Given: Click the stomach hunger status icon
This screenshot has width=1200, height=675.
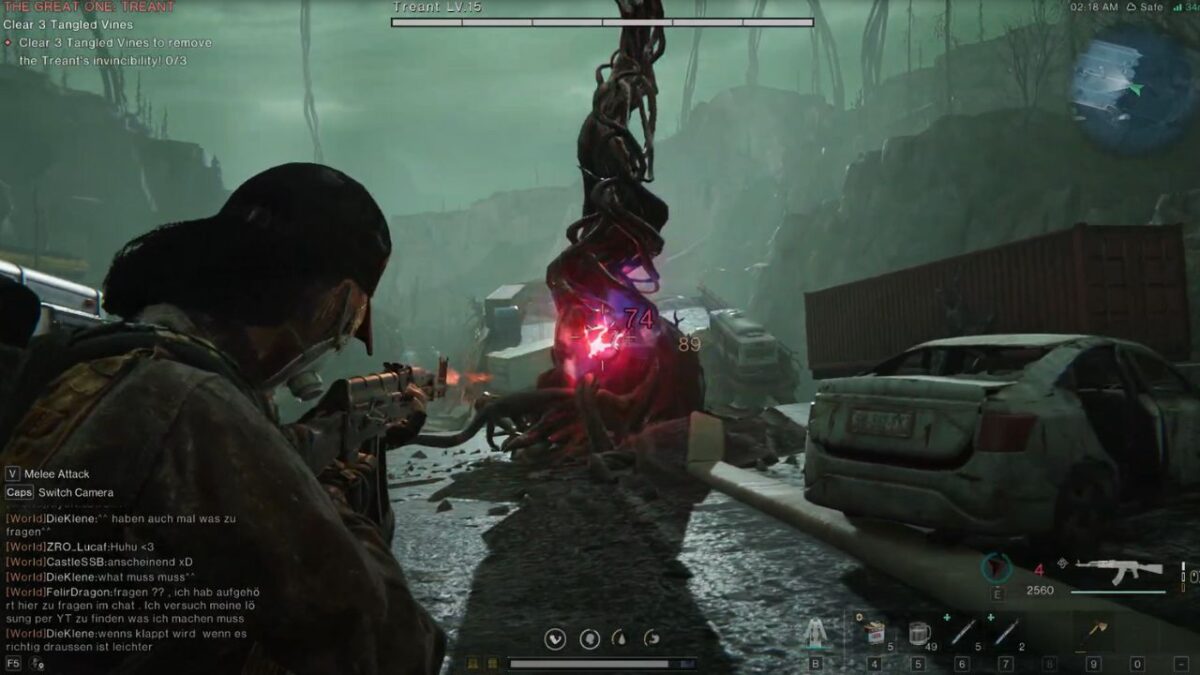Looking at the screenshot, I should tap(554, 638).
